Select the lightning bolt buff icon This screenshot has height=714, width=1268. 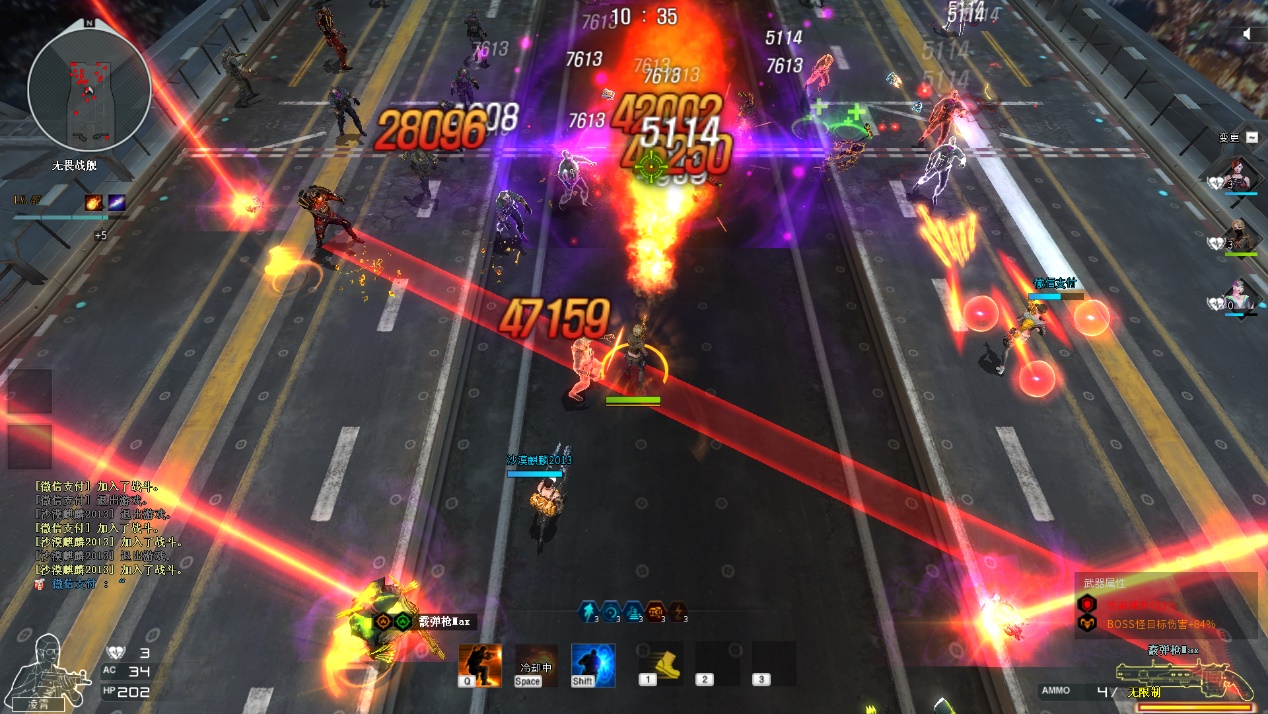coord(678,612)
